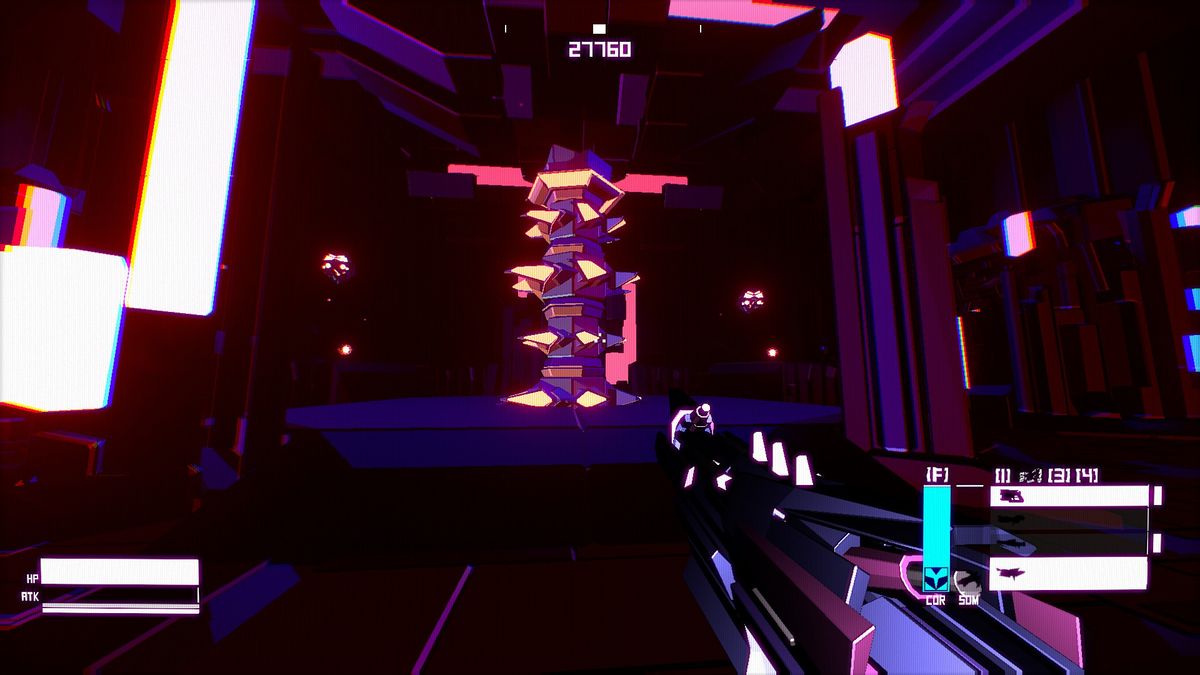Activate the SOM ability icon
This screenshot has height=675, width=1200.
click(x=966, y=580)
